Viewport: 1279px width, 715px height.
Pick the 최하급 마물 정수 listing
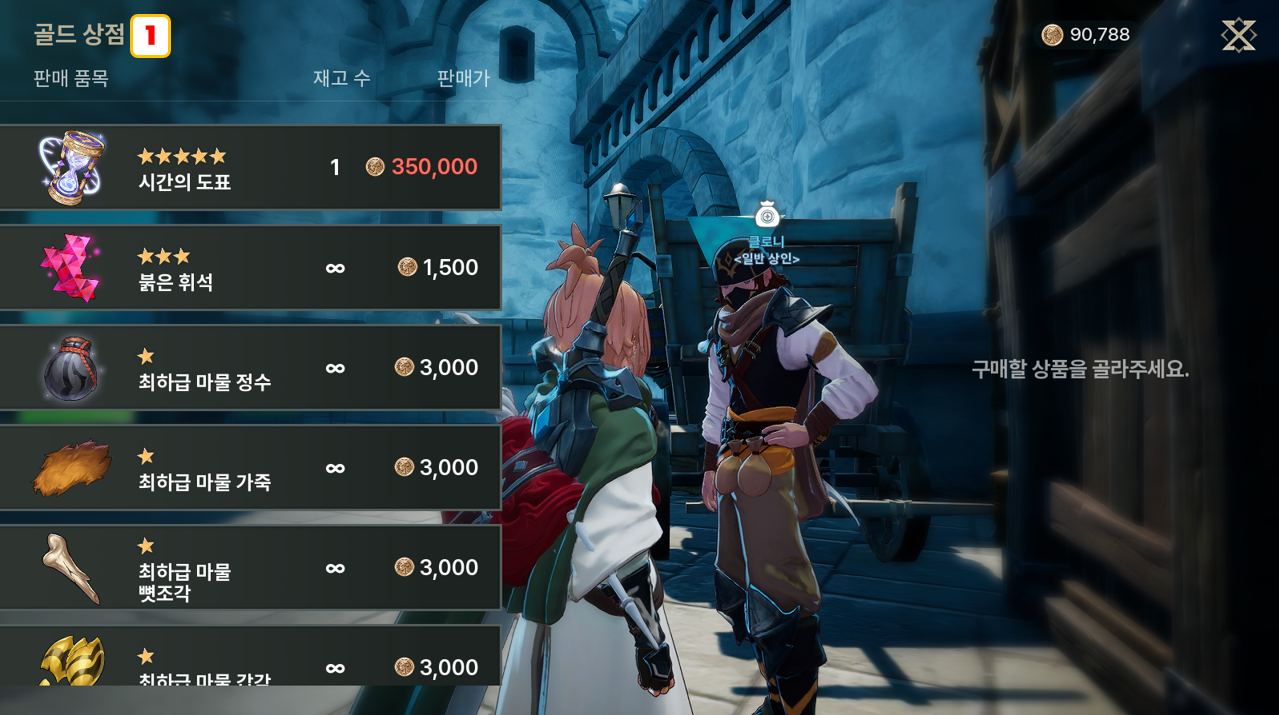point(250,368)
